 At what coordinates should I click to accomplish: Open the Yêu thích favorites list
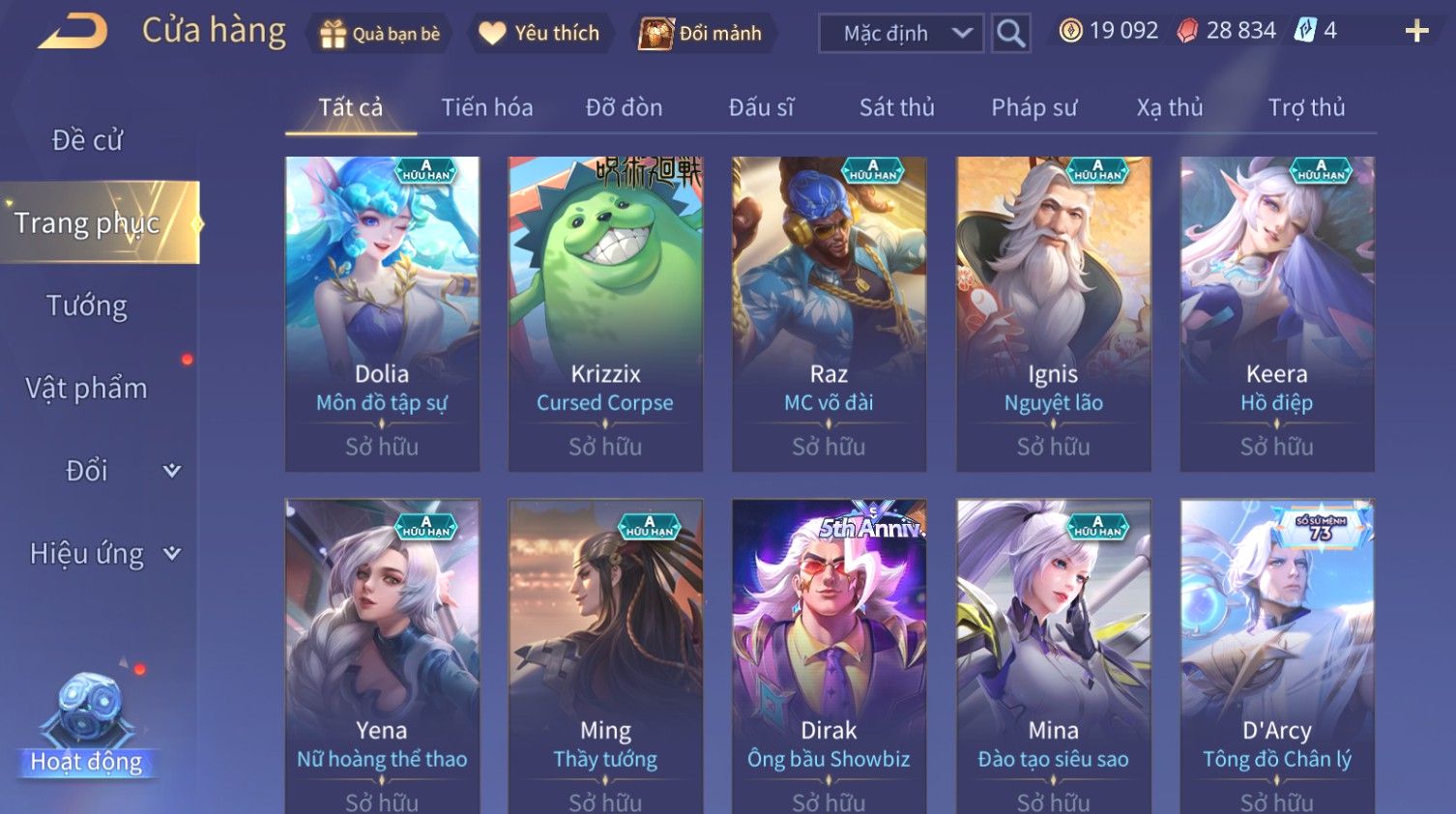(539, 34)
